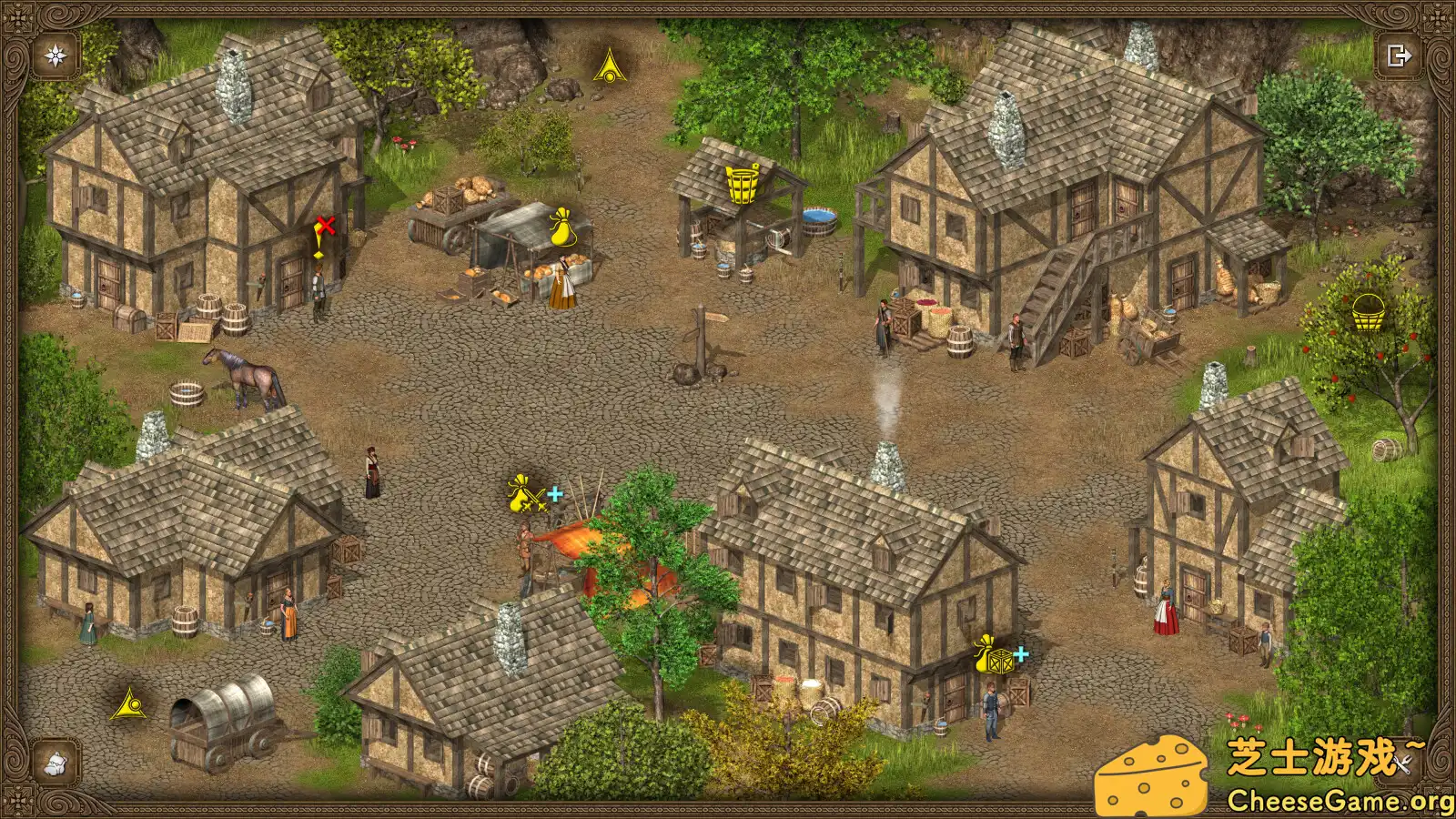This screenshot has width=1456, height=819.
Task: Talk to the man with the shield
Action: pos(991,710)
